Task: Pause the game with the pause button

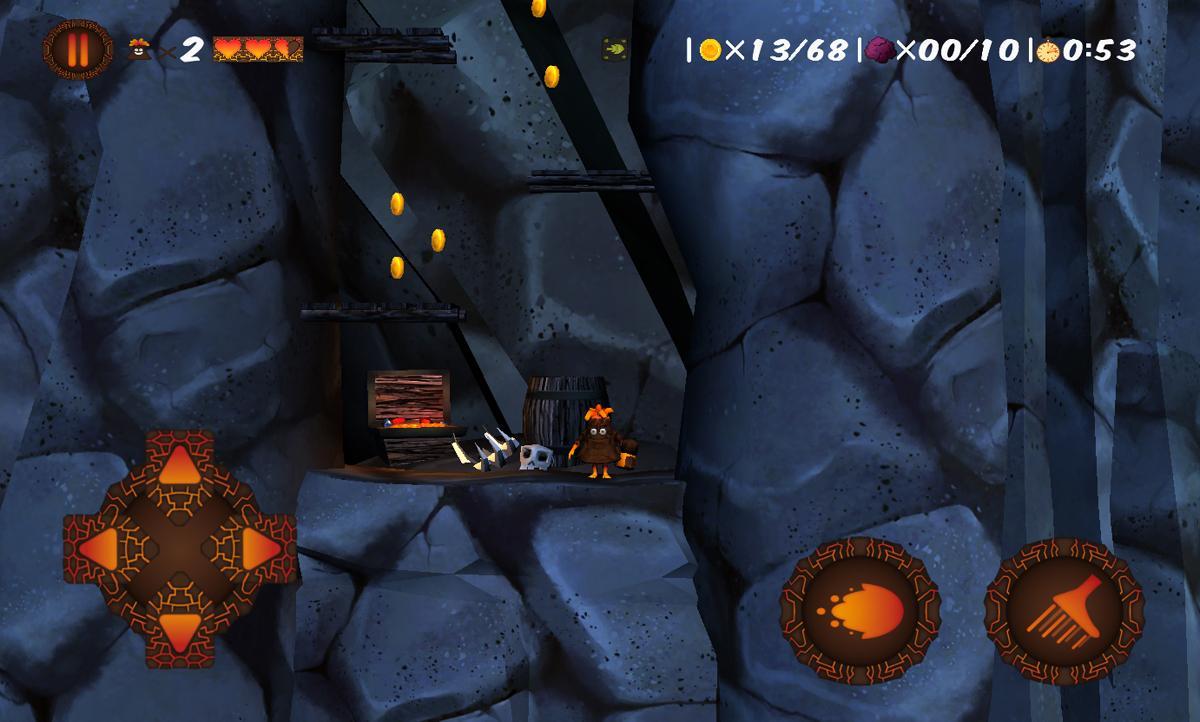Action: 71,49
